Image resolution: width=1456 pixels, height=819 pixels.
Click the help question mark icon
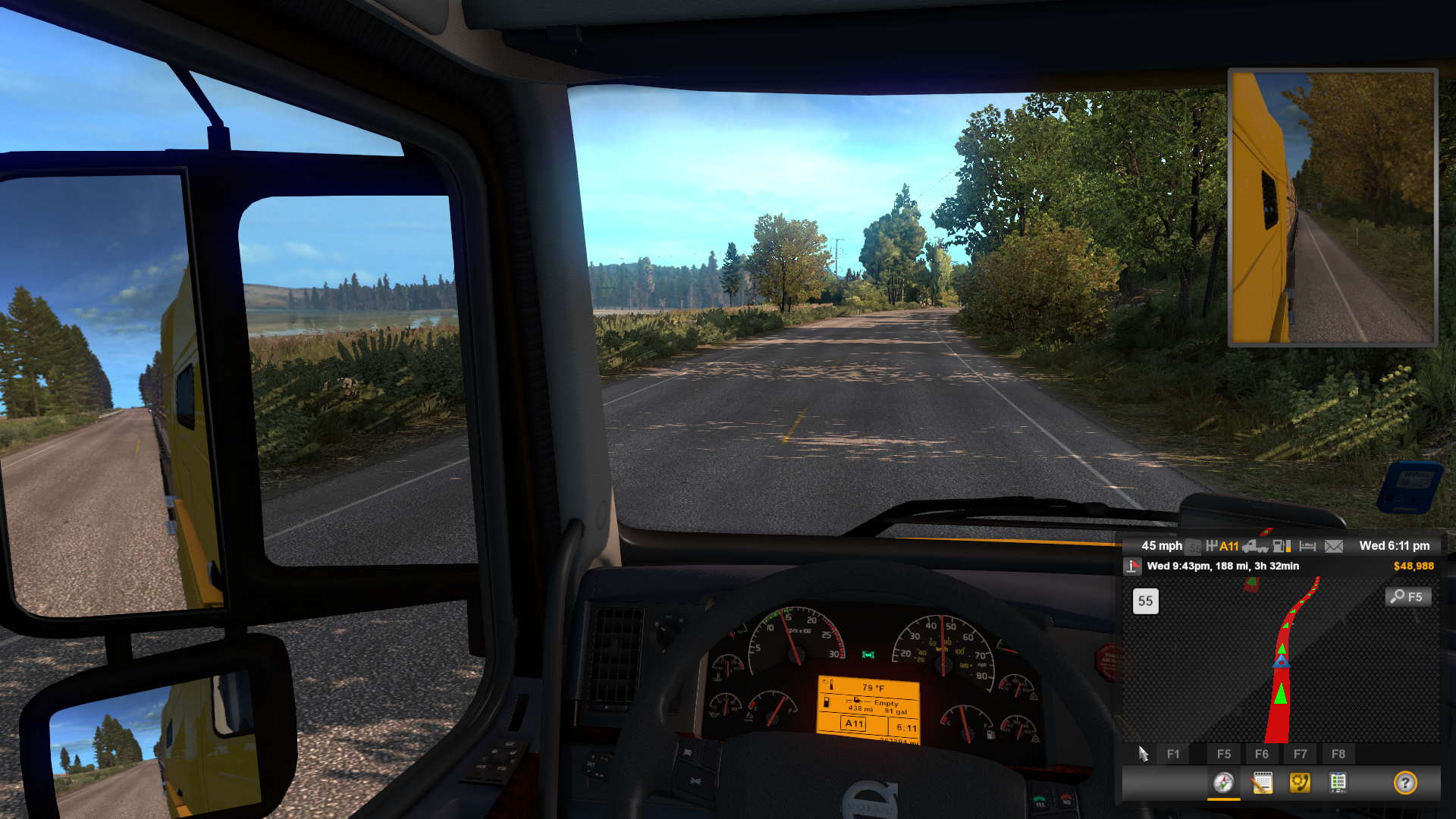[1405, 783]
